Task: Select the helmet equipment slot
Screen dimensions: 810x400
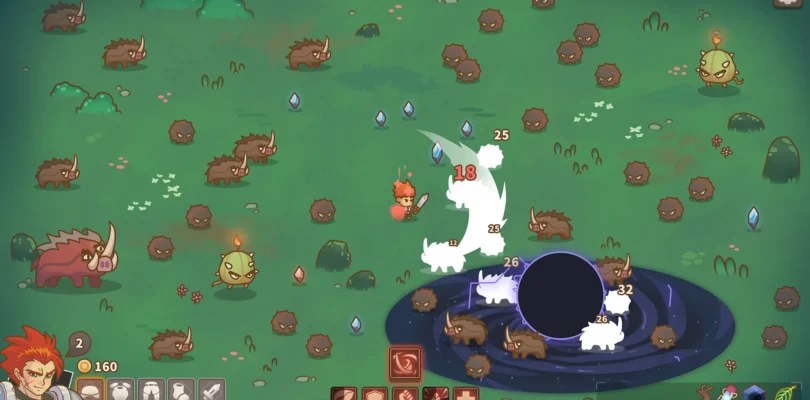Action: point(91,389)
